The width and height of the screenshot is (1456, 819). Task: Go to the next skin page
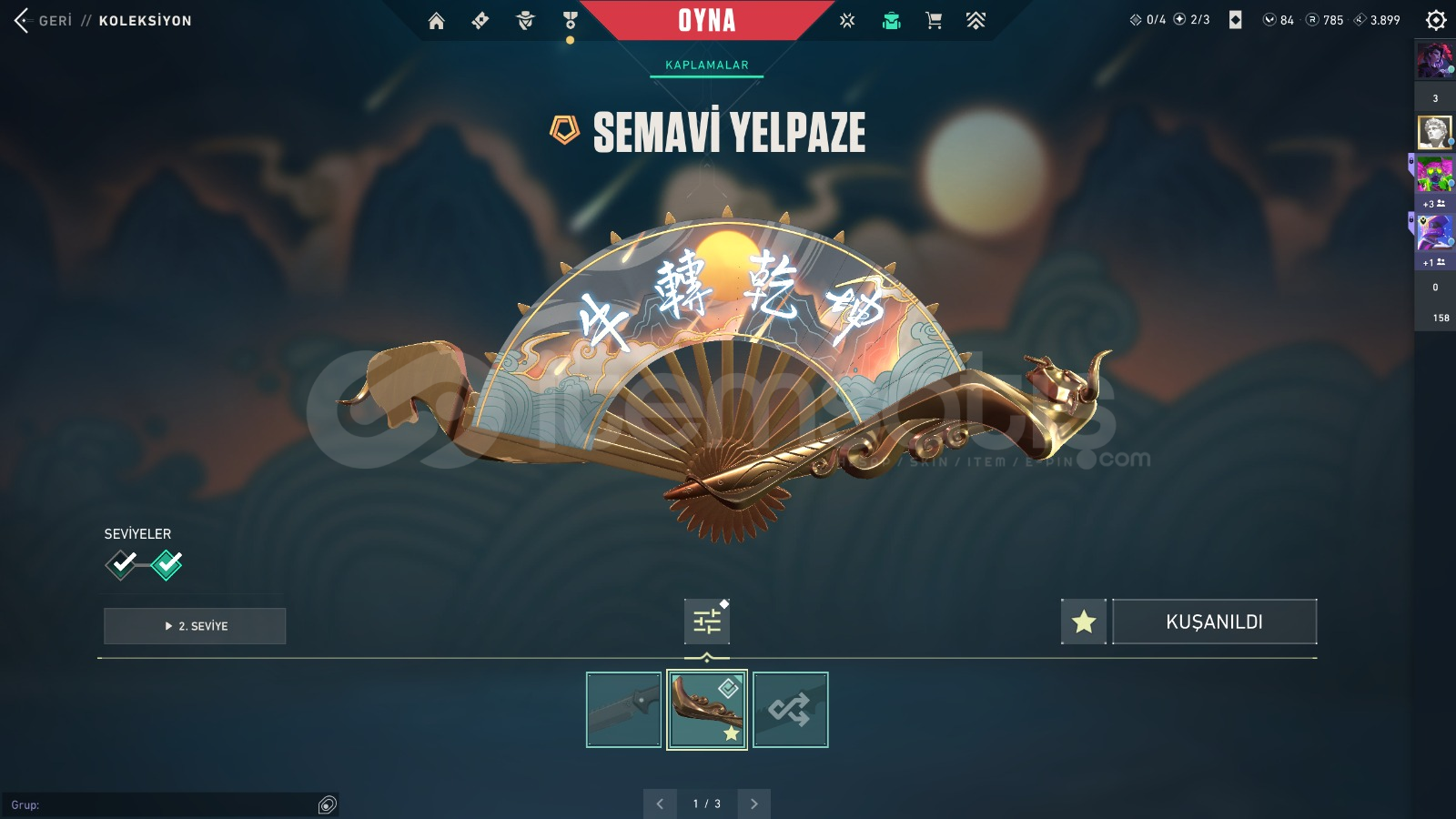[x=753, y=804]
